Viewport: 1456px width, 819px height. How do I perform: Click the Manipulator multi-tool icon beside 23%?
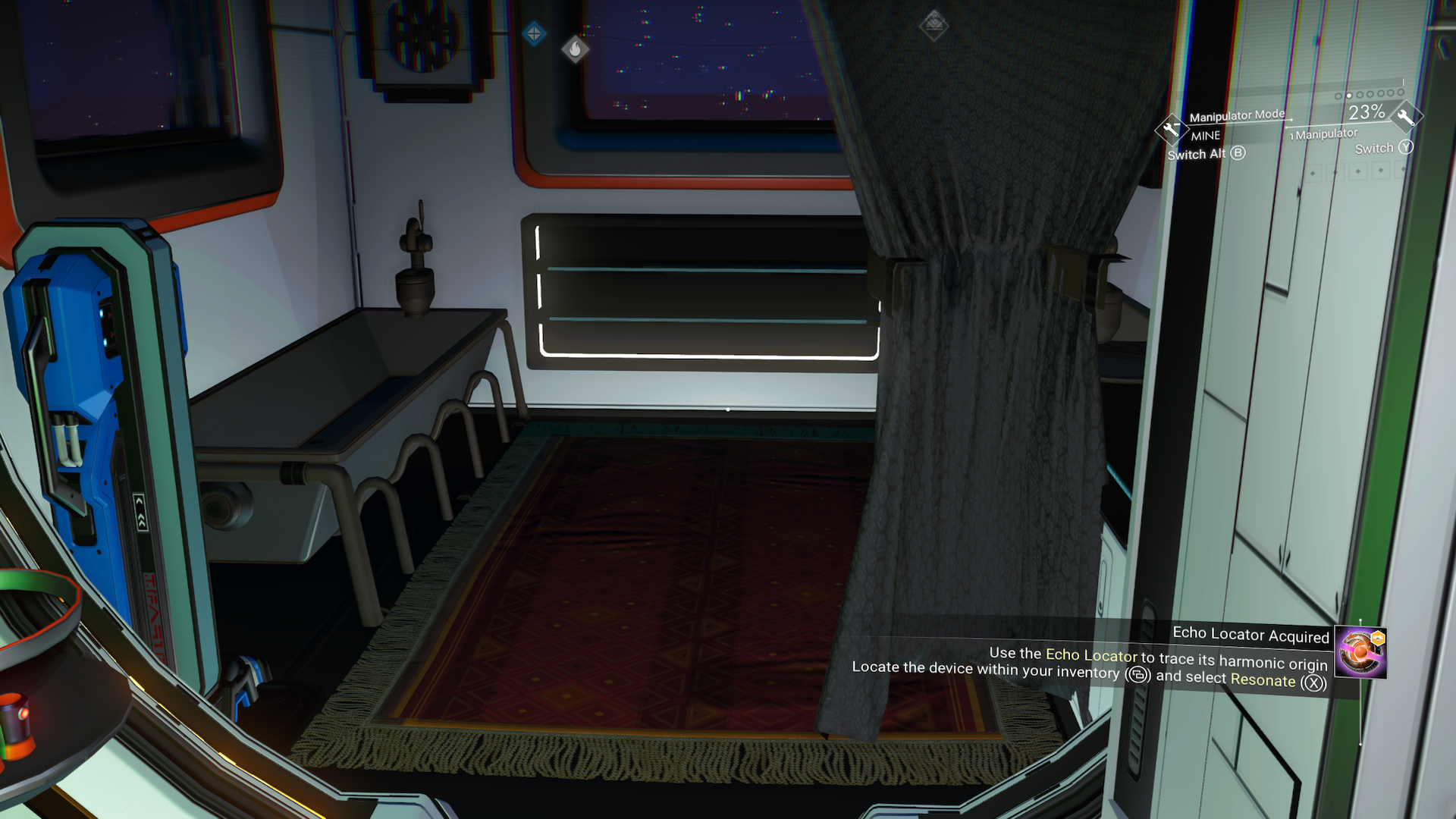(1405, 117)
